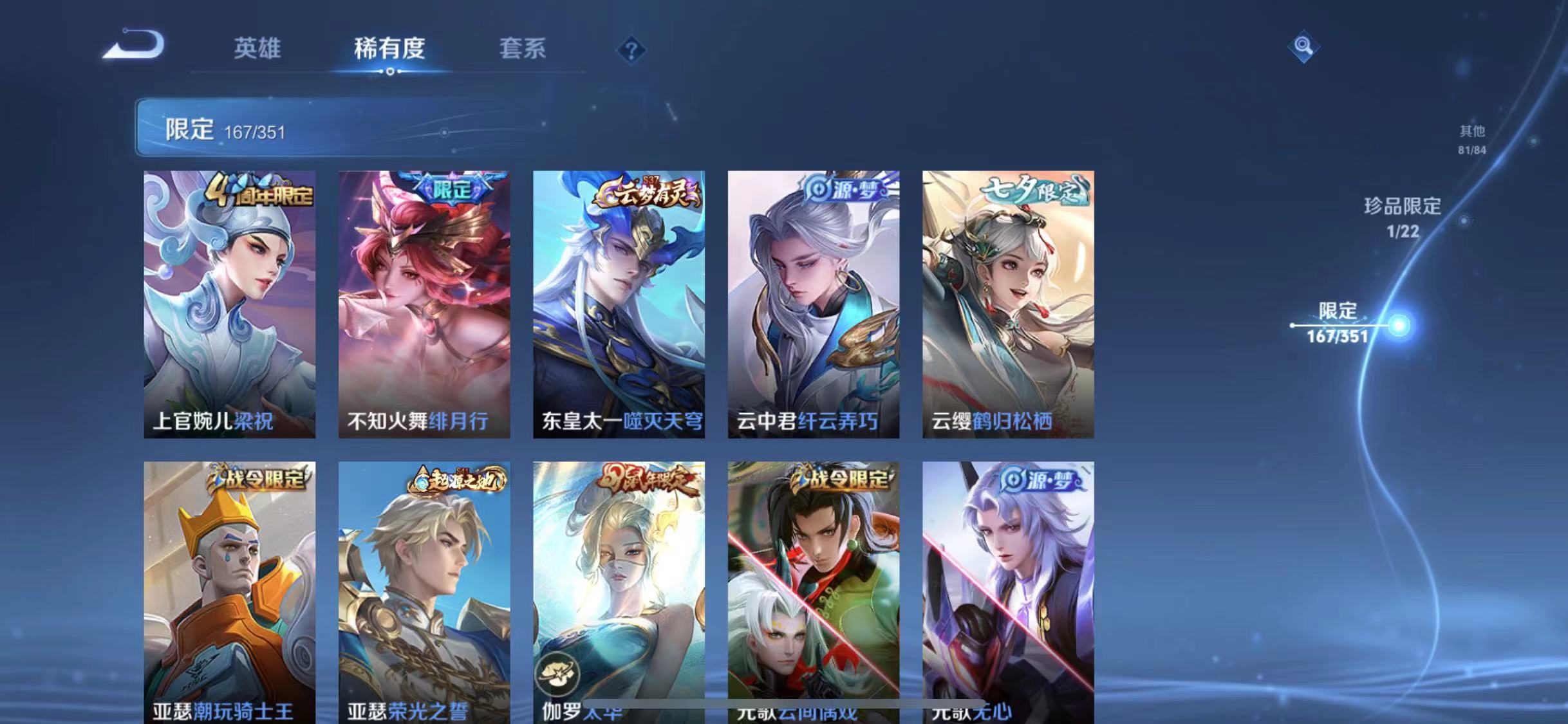Viewport: 1568px width, 724px height.
Task: Switch to the 套系 tab
Action: coord(523,50)
